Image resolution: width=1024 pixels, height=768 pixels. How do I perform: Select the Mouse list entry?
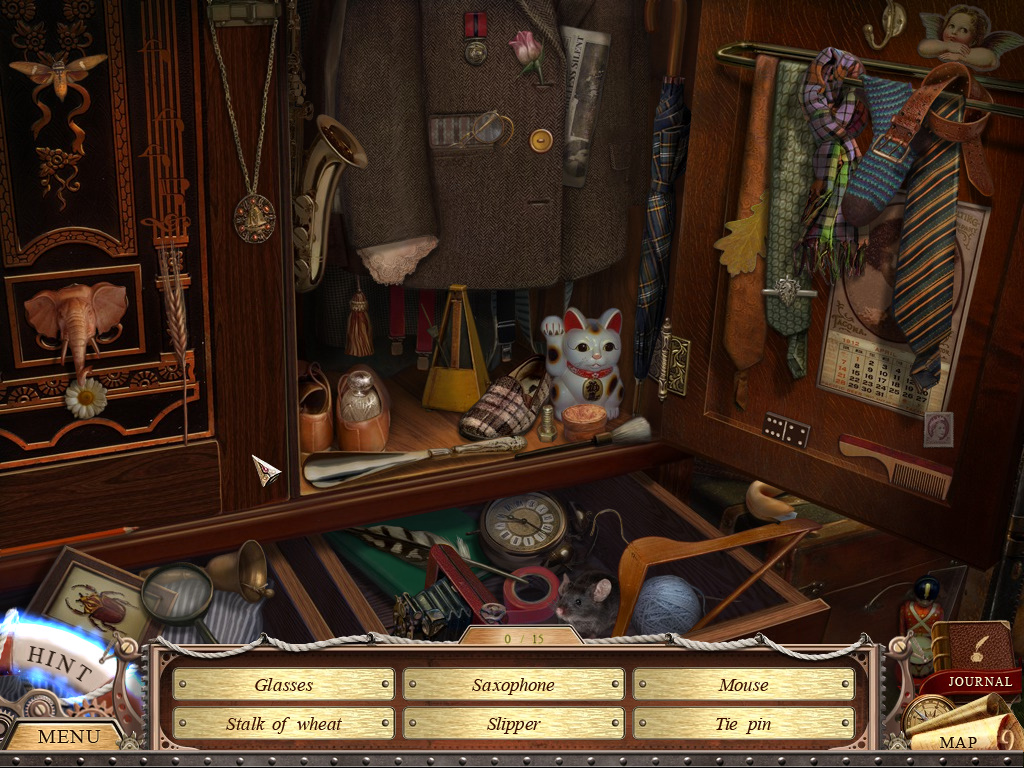pyautogui.click(x=743, y=685)
